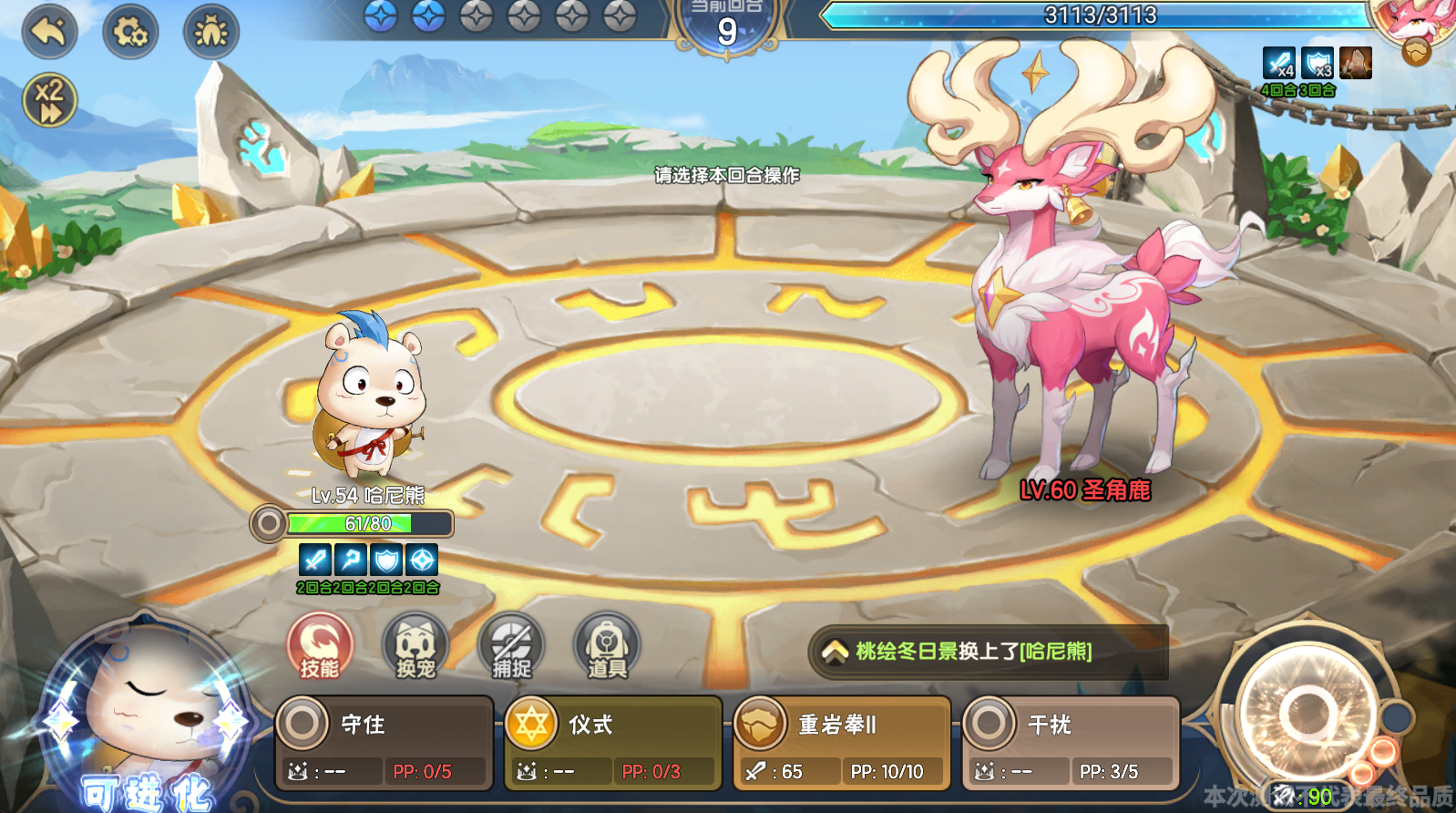Select the 守住 skill
The image size is (1456, 813).
point(383,740)
